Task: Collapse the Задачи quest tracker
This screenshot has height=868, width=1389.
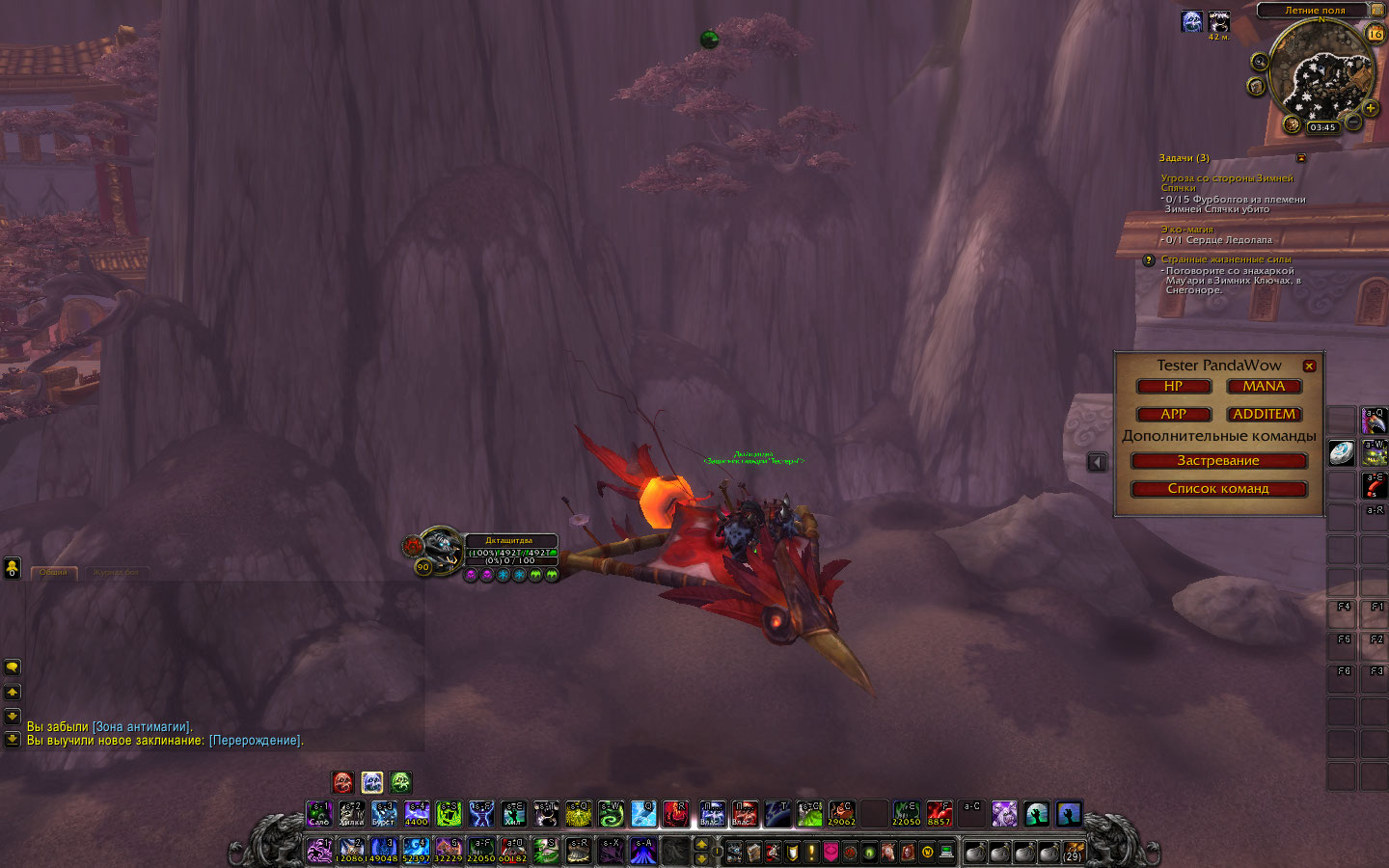Action: coord(1301,157)
